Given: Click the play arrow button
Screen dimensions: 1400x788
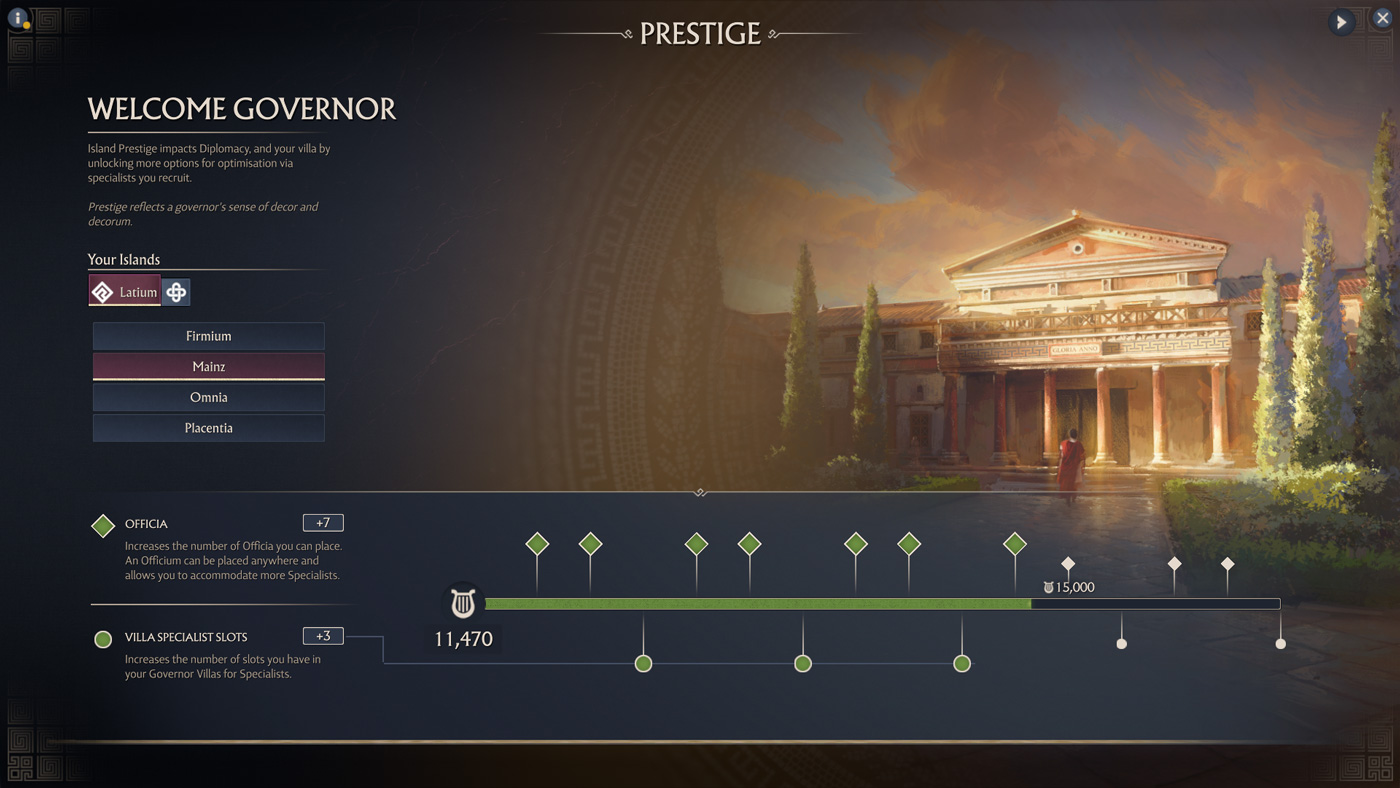Looking at the screenshot, I should (1341, 22).
